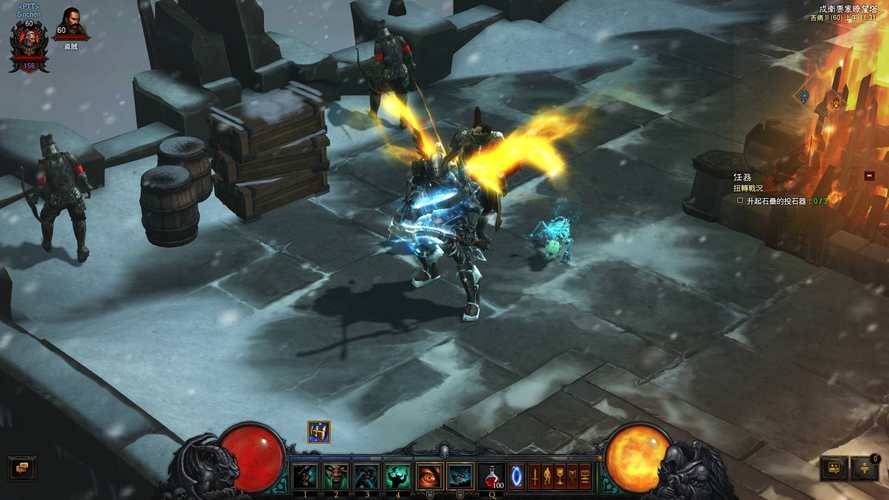Click the quest objective checkbox line
Image resolution: width=889 pixels, height=500 pixels.
(783, 200)
